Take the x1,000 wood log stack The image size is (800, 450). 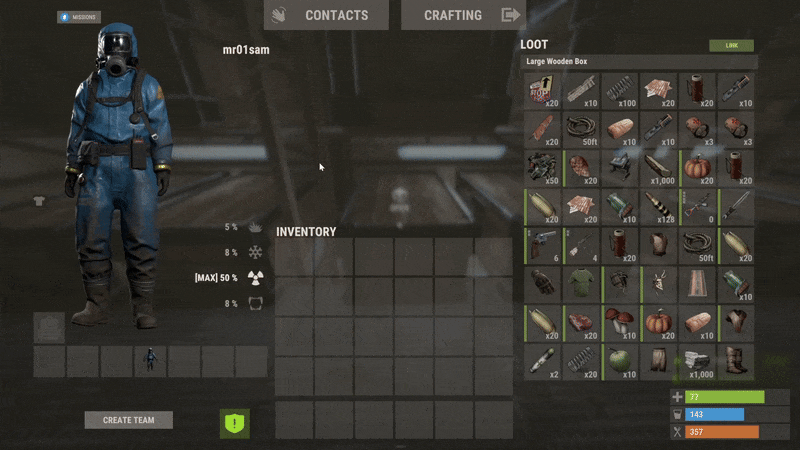[x=659, y=168]
